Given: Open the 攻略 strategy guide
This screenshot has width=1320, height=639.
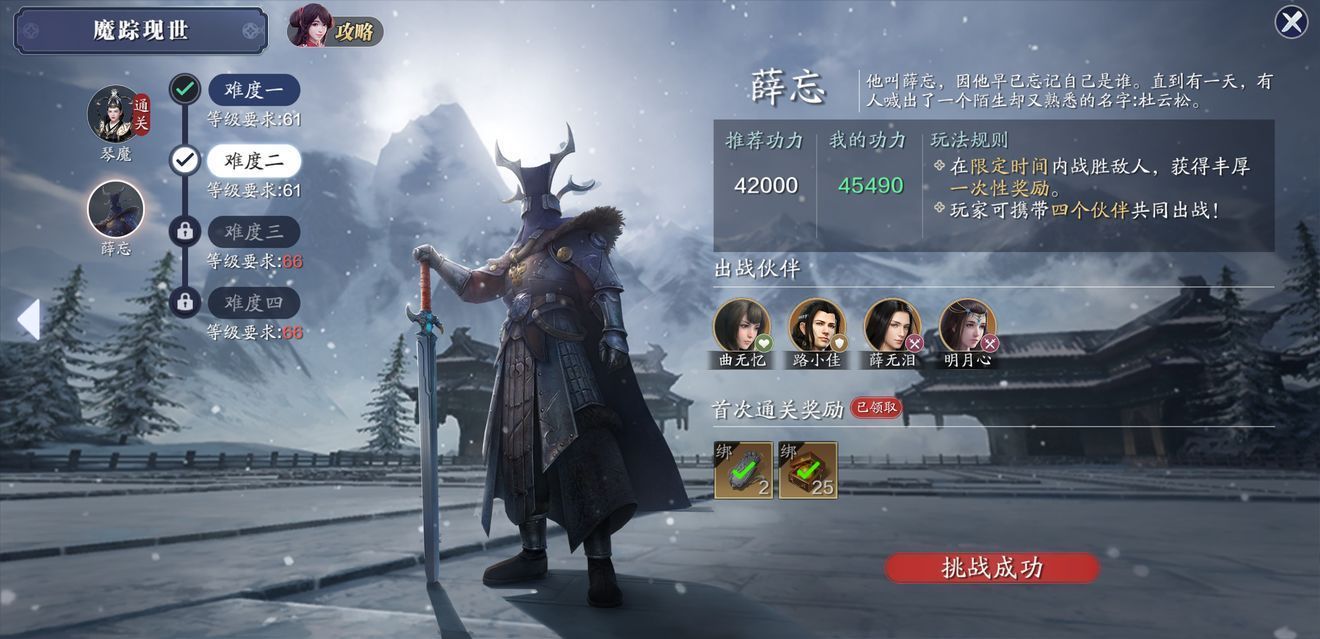Looking at the screenshot, I should click(335, 28).
